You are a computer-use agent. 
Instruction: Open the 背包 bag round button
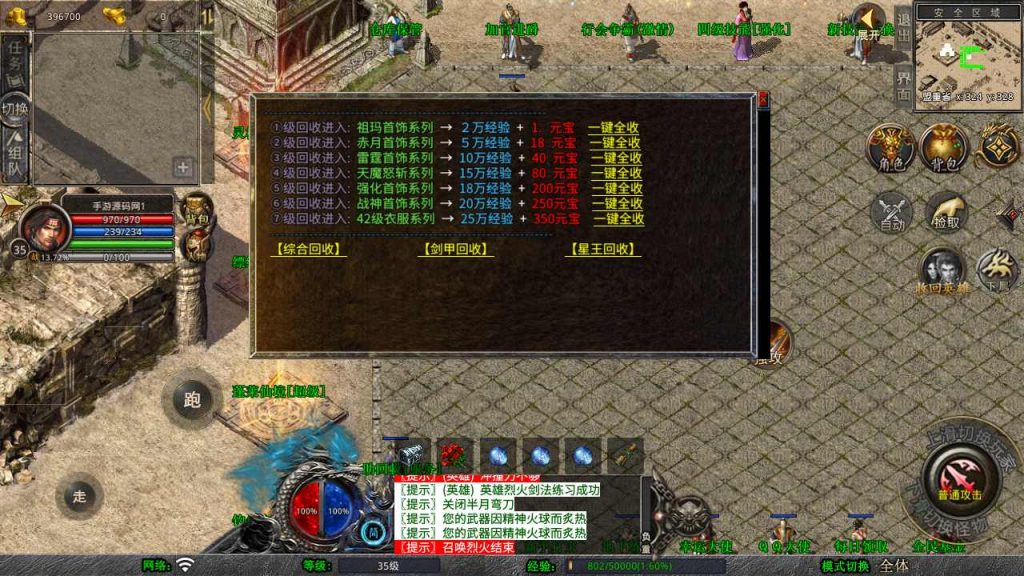(943, 148)
